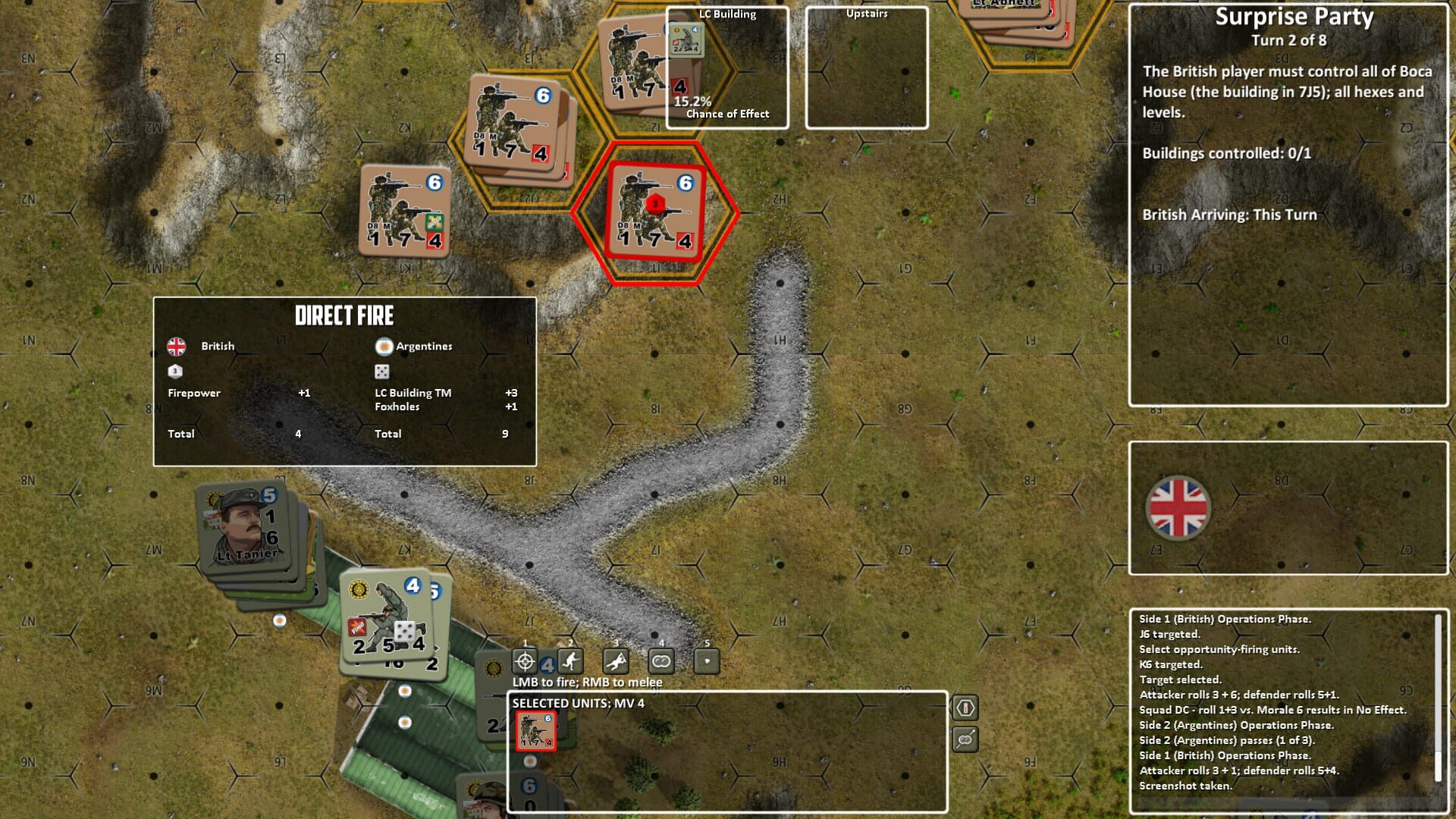This screenshot has width=1456, height=819.
Task: Click the binoculars spotting icon
Action: 661,661
